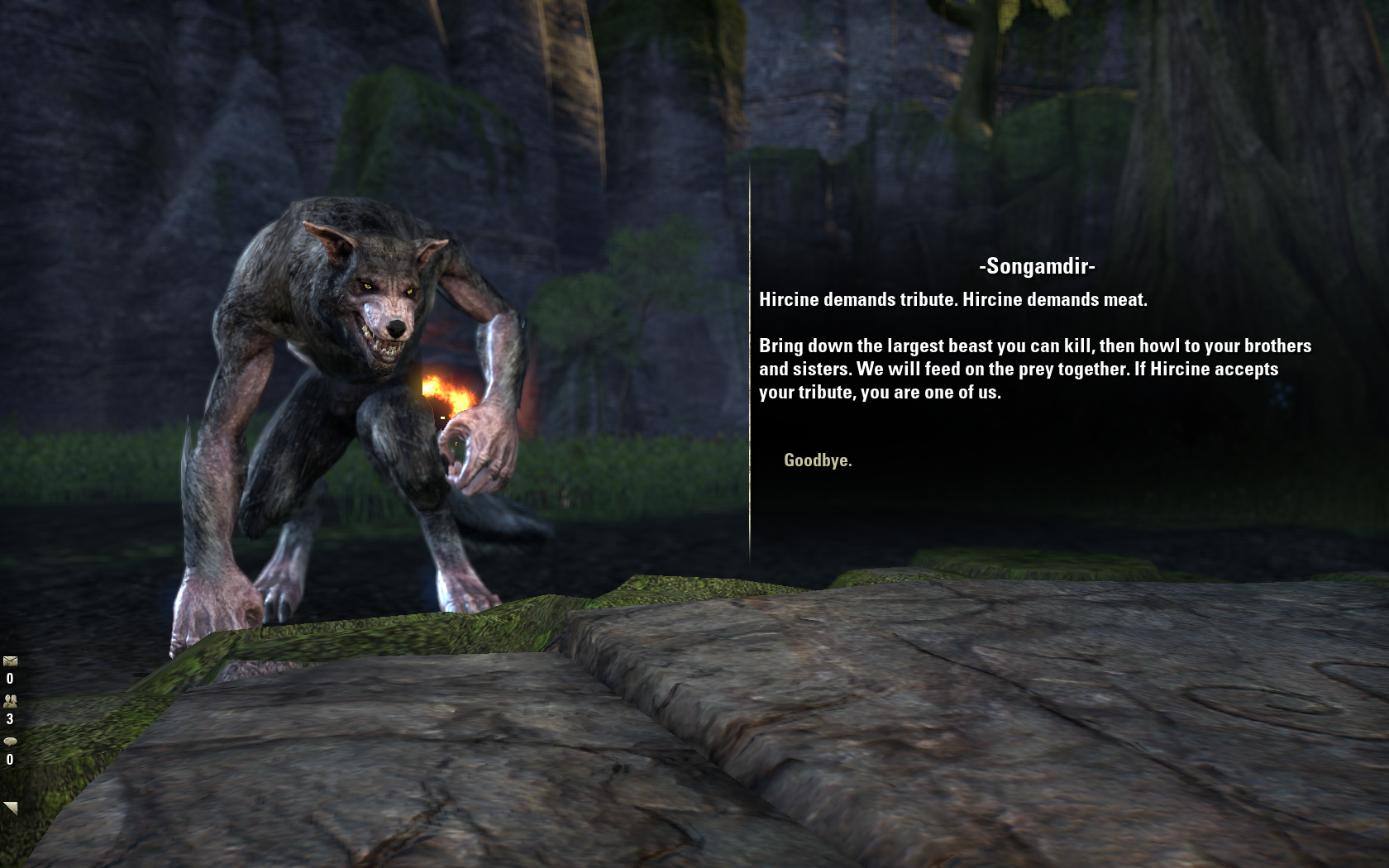The height and width of the screenshot is (868, 1389).
Task: Open the mail envelope icon
Action: 10,661
